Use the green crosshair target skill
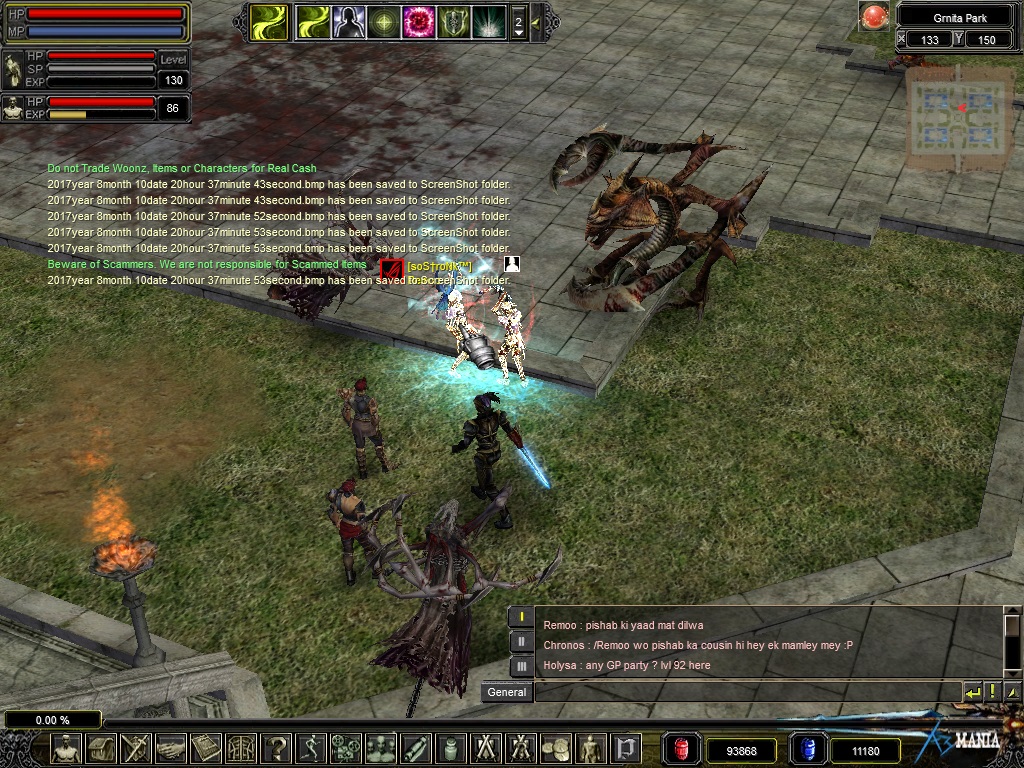This screenshot has height=768, width=1024. [x=383, y=21]
